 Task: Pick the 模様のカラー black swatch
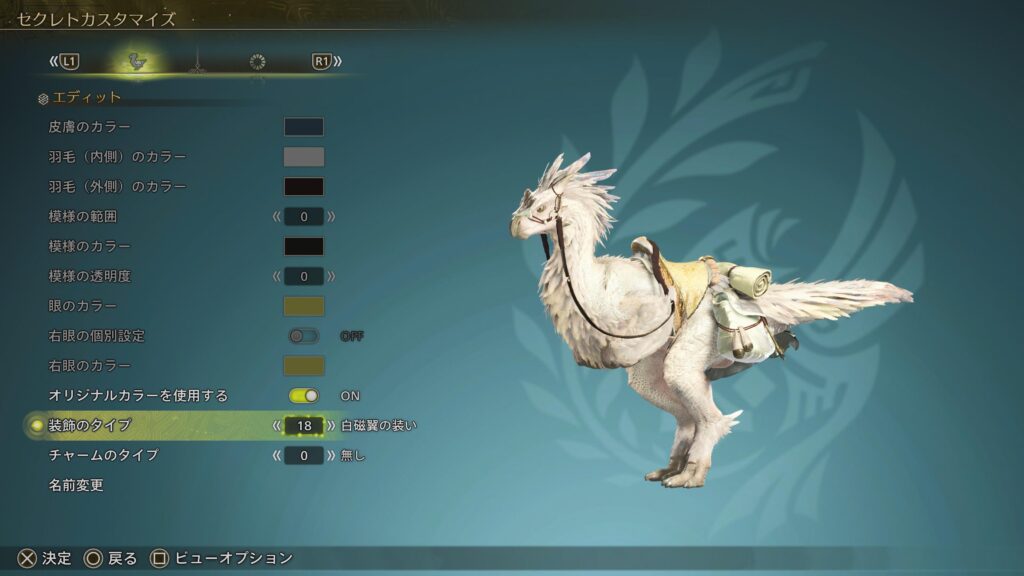pyautogui.click(x=303, y=246)
